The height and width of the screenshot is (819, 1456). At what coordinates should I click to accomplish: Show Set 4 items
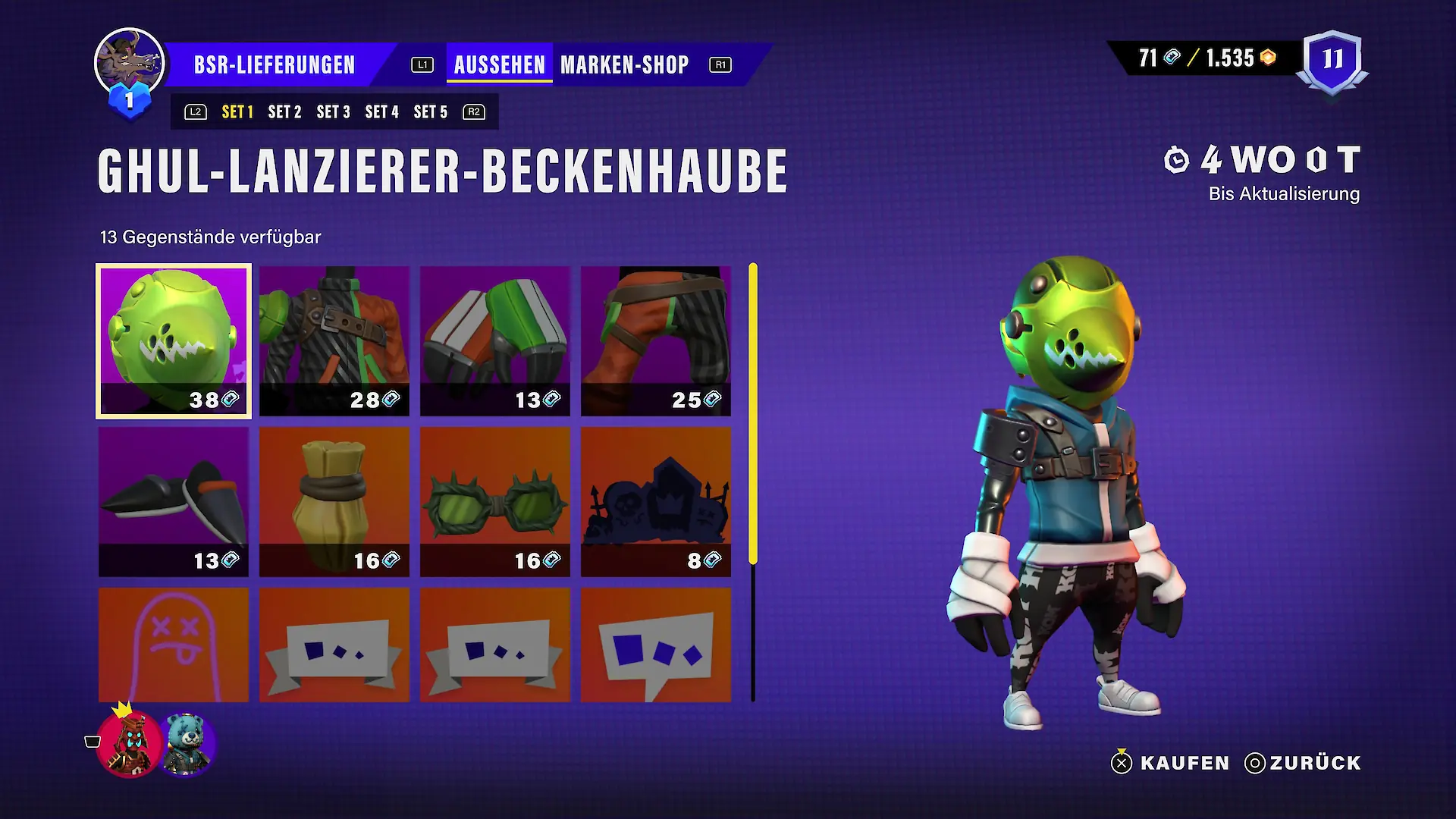(x=381, y=112)
